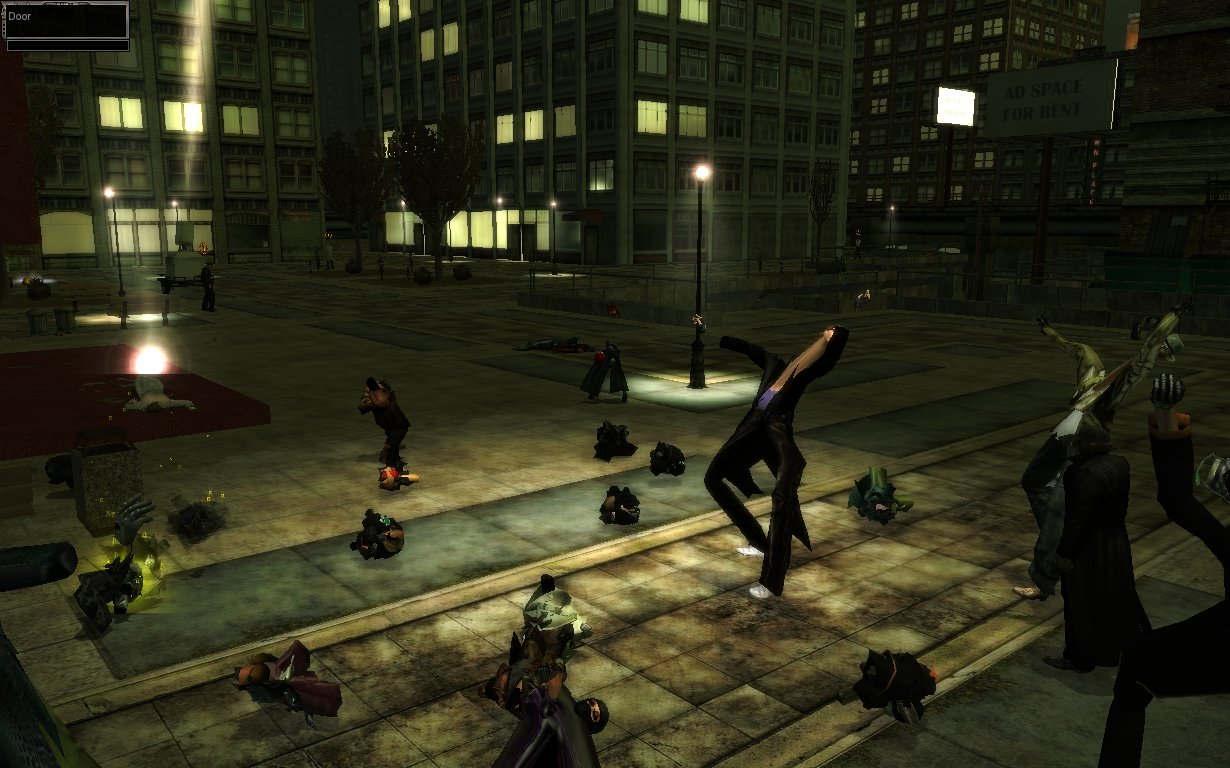Click the Door target info panel
Image resolution: width=1230 pixels, height=768 pixels.
pyautogui.click(x=67, y=26)
